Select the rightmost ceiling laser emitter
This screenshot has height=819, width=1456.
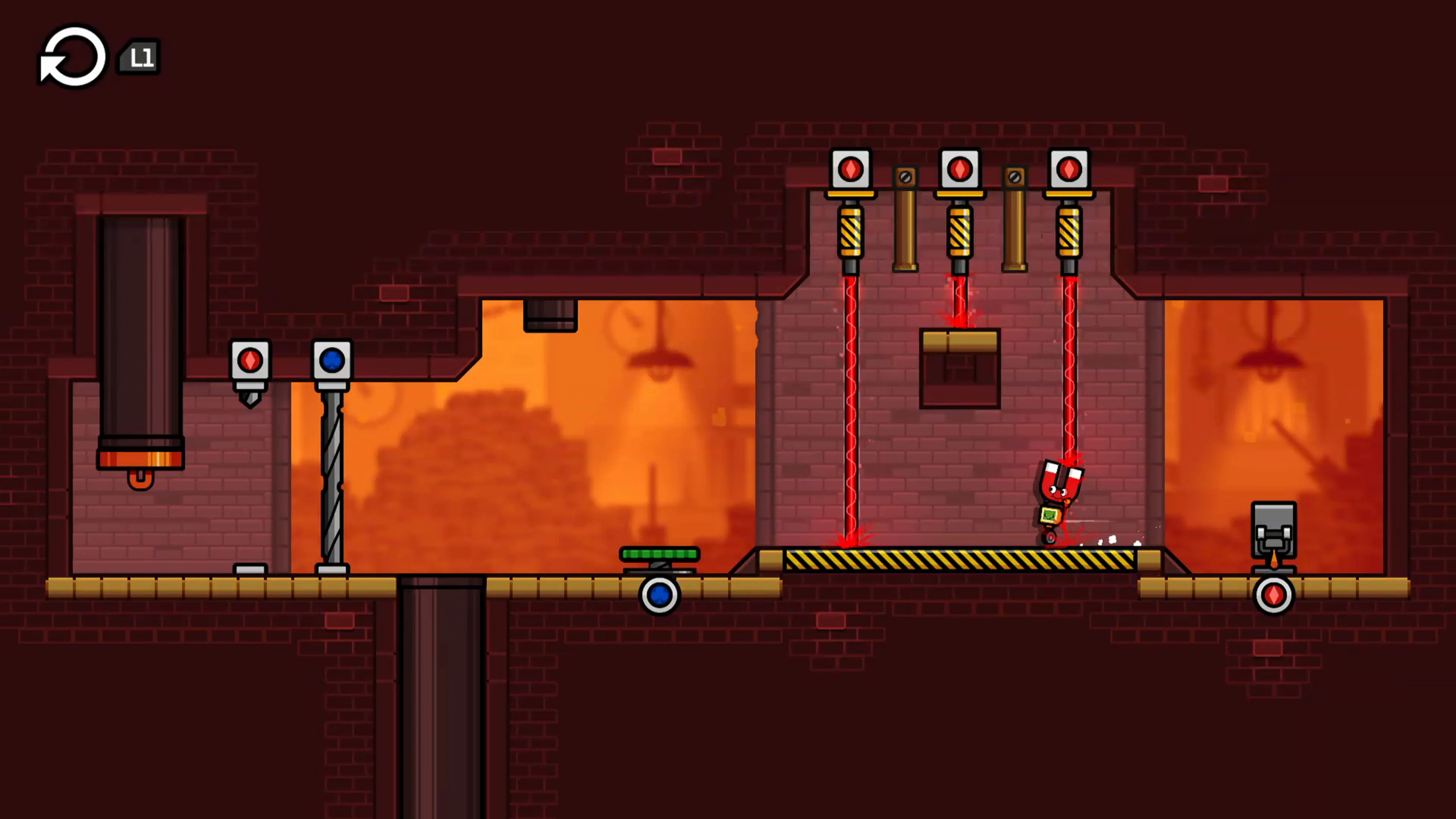(1070, 169)
